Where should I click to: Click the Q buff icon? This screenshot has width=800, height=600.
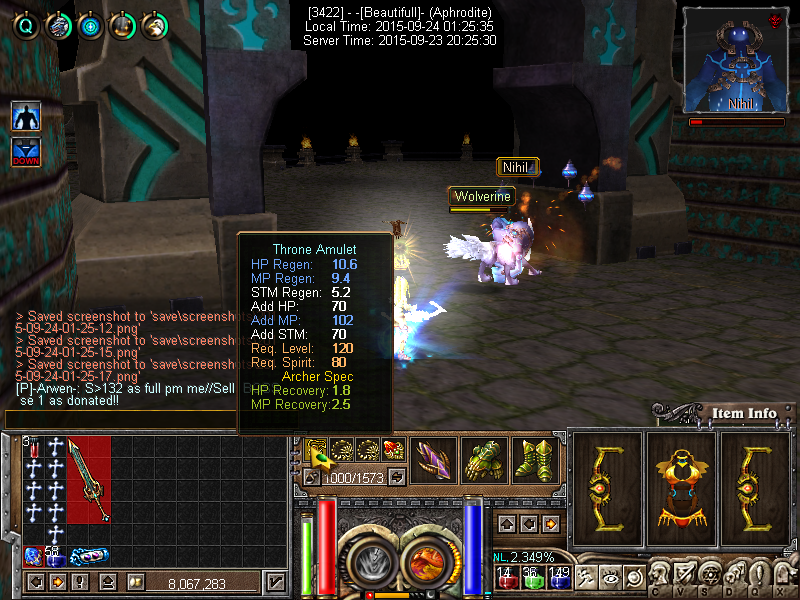[26, 26]
